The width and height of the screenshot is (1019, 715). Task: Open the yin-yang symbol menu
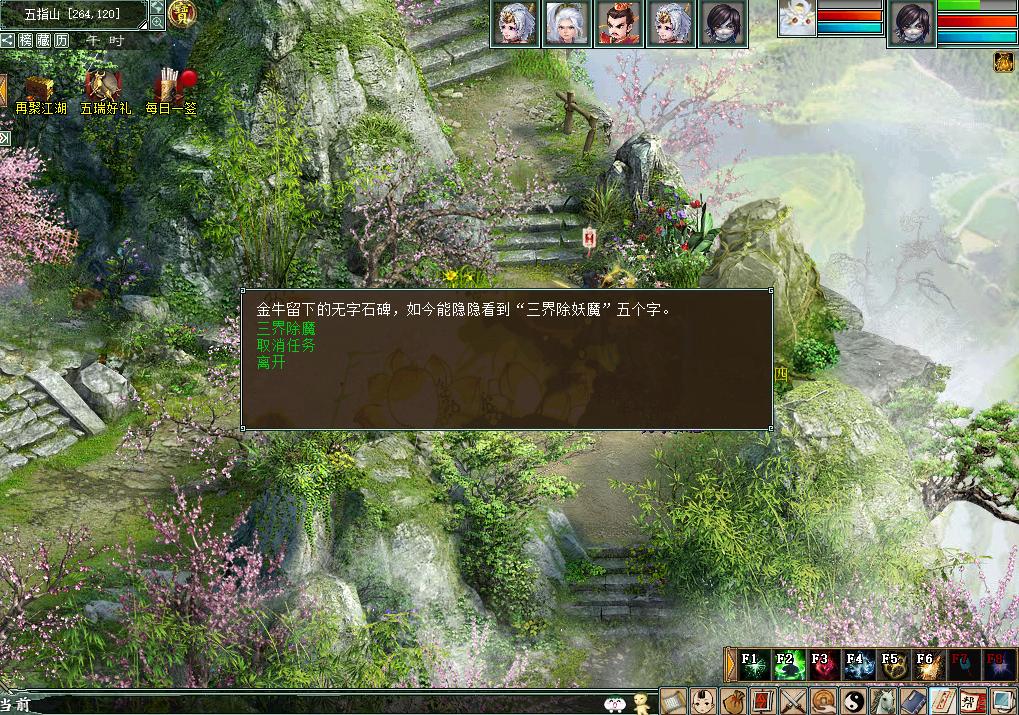coord(855,701)
